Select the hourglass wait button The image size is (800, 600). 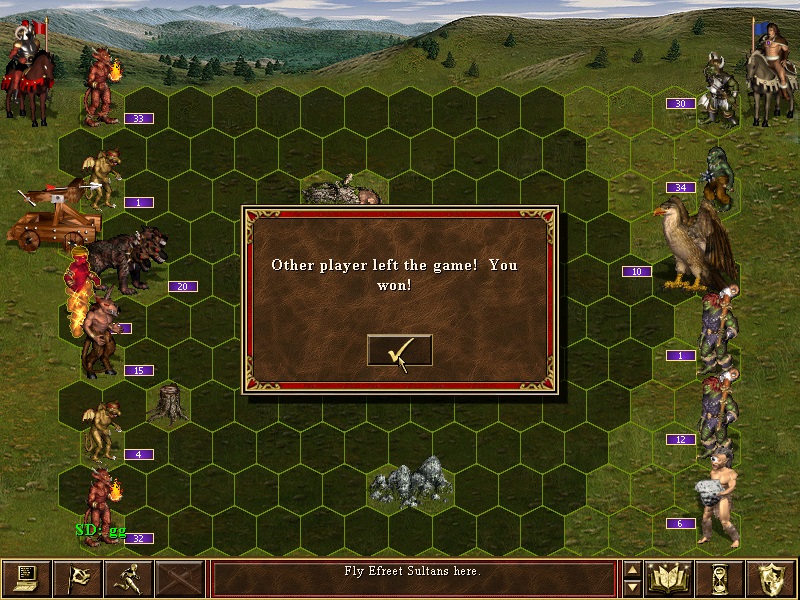pyautogui.click(x=722, y=578)
